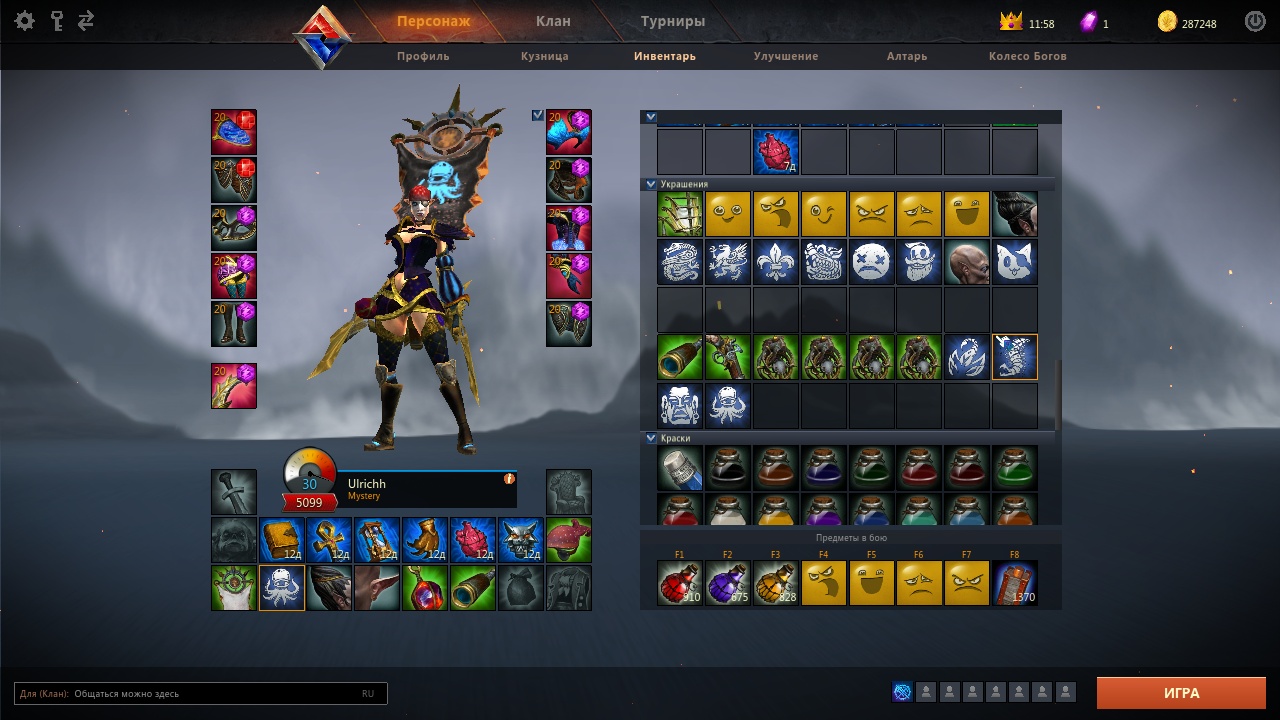This screenshot has width=1280, height=720.
Task: Pick the fleur-de-lis emblem item
Action: [776, 262]
